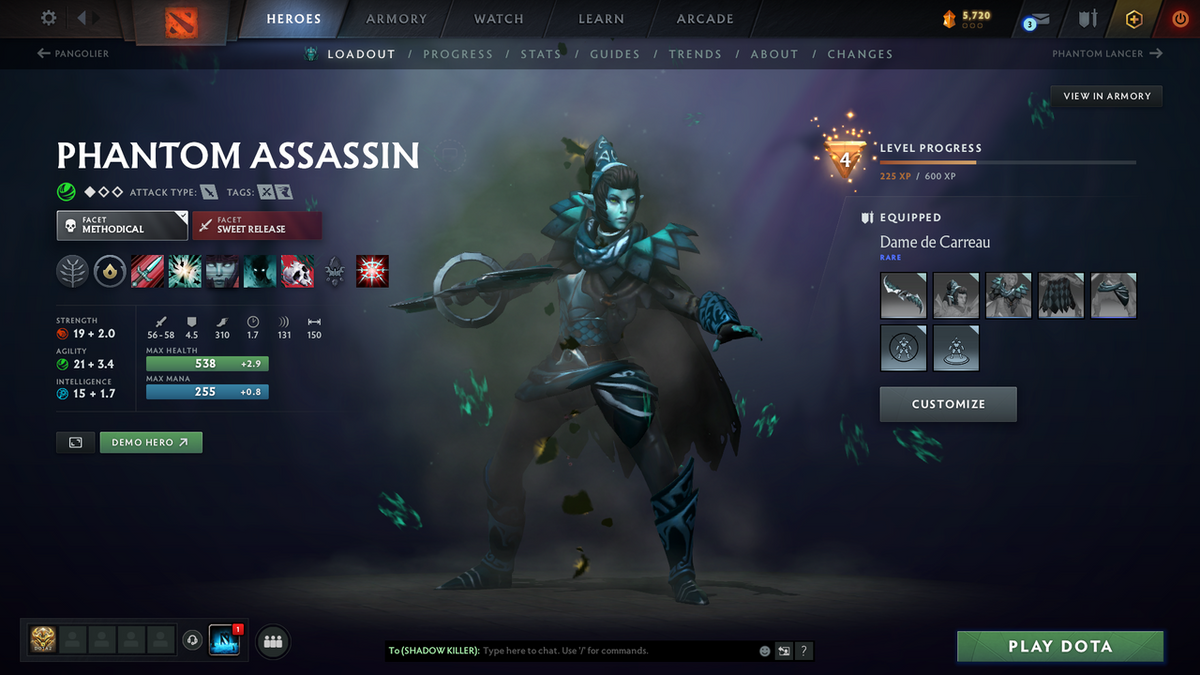Go to next hero Phantom Lancer
Image resolution: width=1200 pixels, height=675 pixels.
1107,54
